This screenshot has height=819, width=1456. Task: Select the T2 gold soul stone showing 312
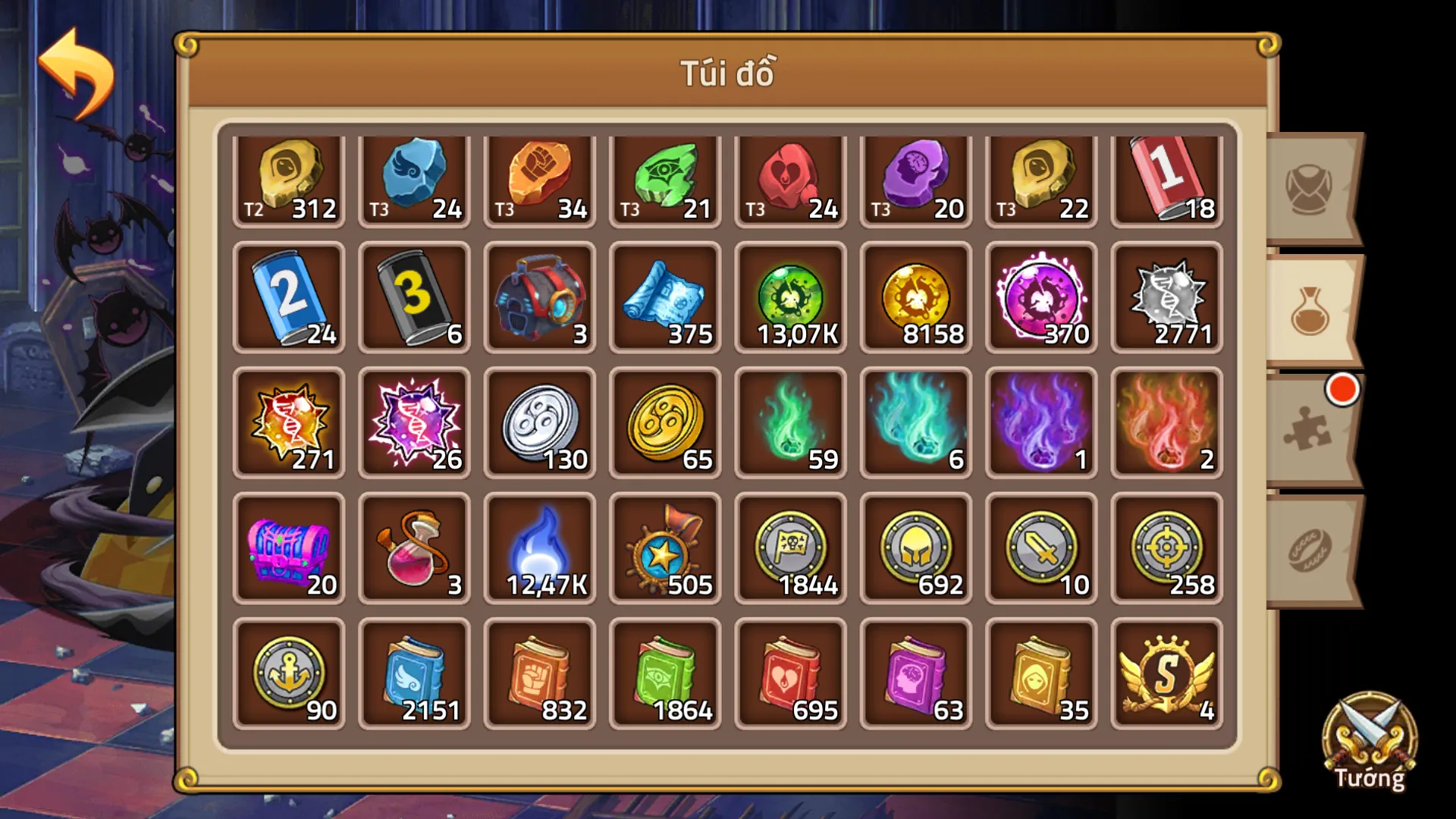(x=288, y=180)
